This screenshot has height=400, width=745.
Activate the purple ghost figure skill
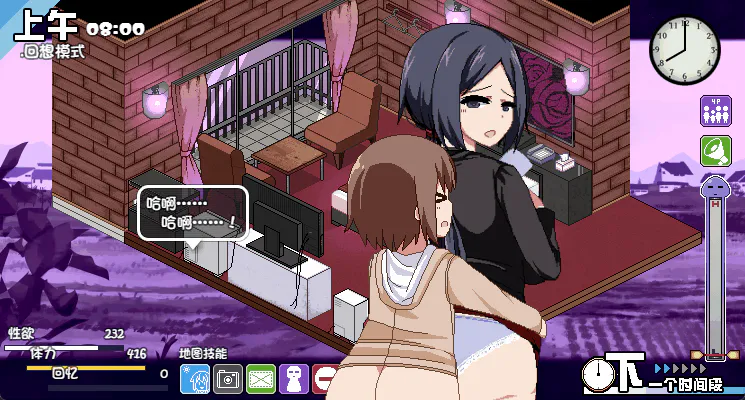[293, 379]
